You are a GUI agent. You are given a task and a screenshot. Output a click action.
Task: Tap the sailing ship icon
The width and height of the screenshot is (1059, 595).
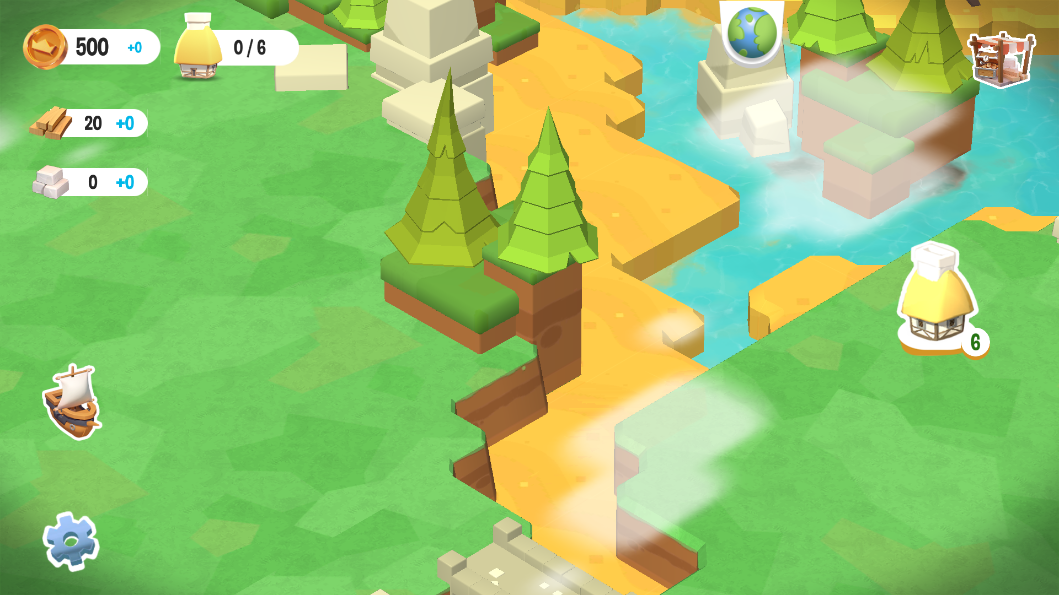click(x=72, y=401)
